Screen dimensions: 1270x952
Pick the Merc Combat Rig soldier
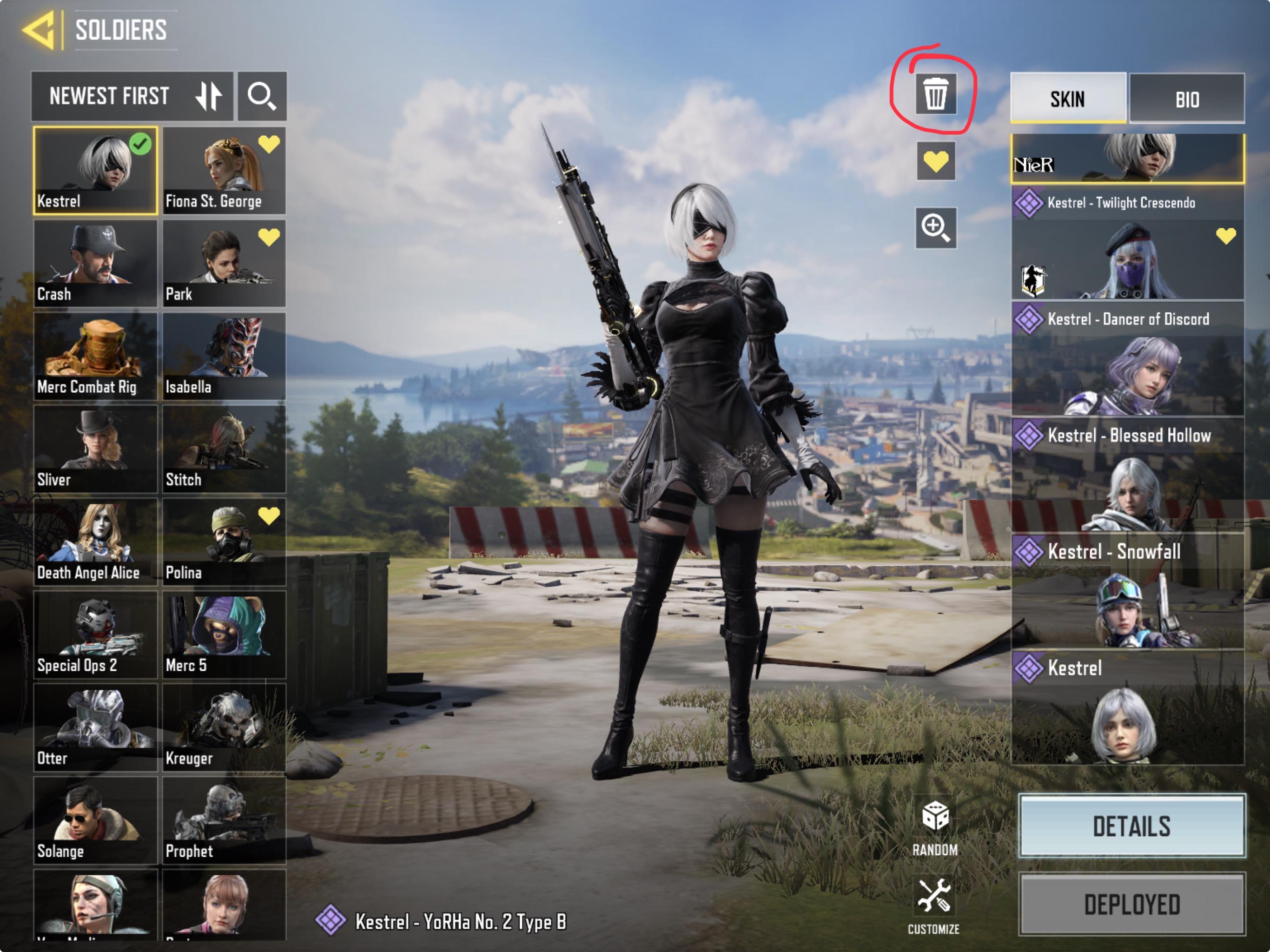[95, 357]
